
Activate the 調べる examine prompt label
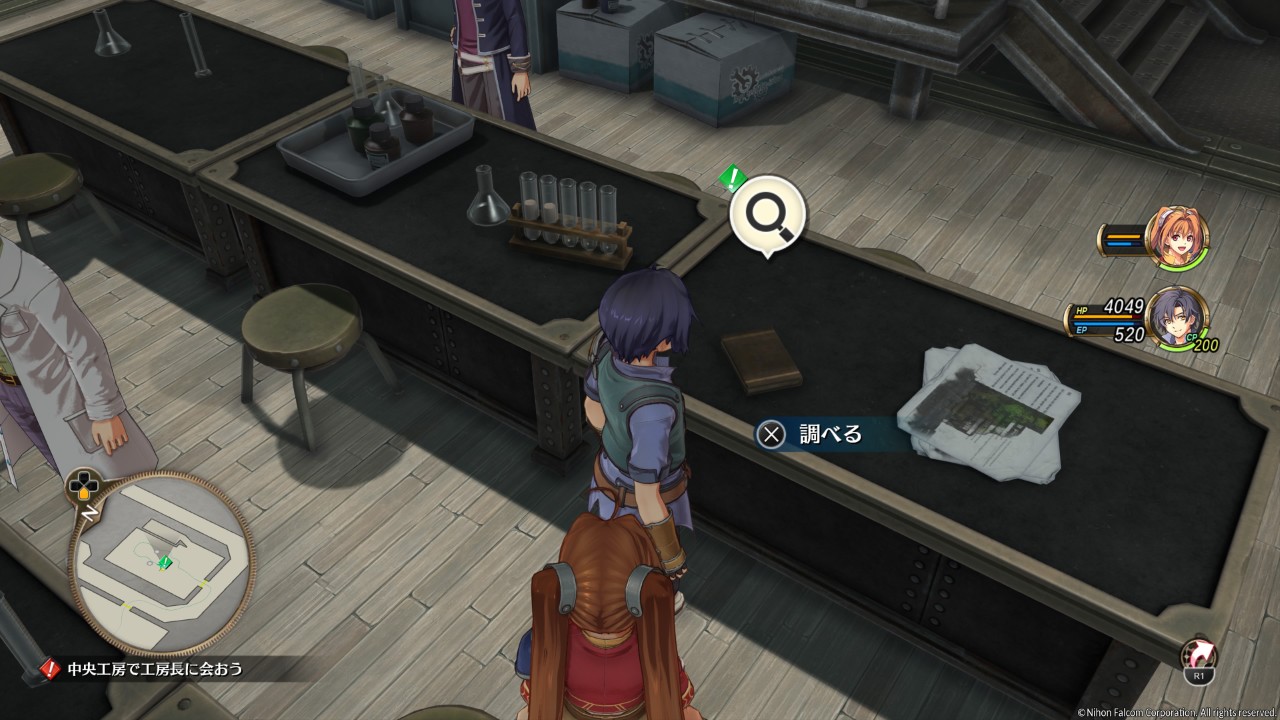point(830,434)
